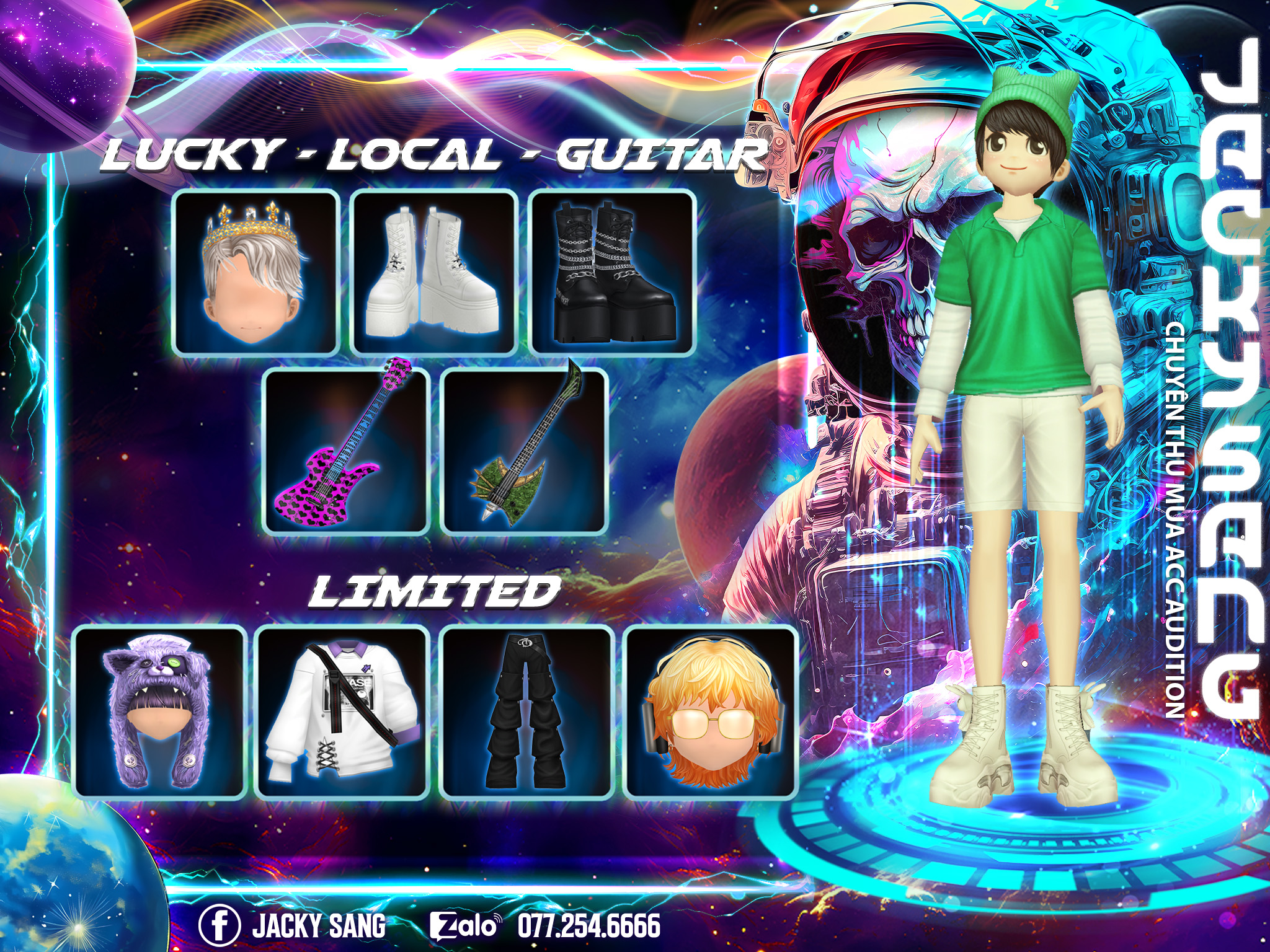Viewport: 1270px width, 952px height.
Task: Select the green axe-shaped guitar
Action: 525,451
